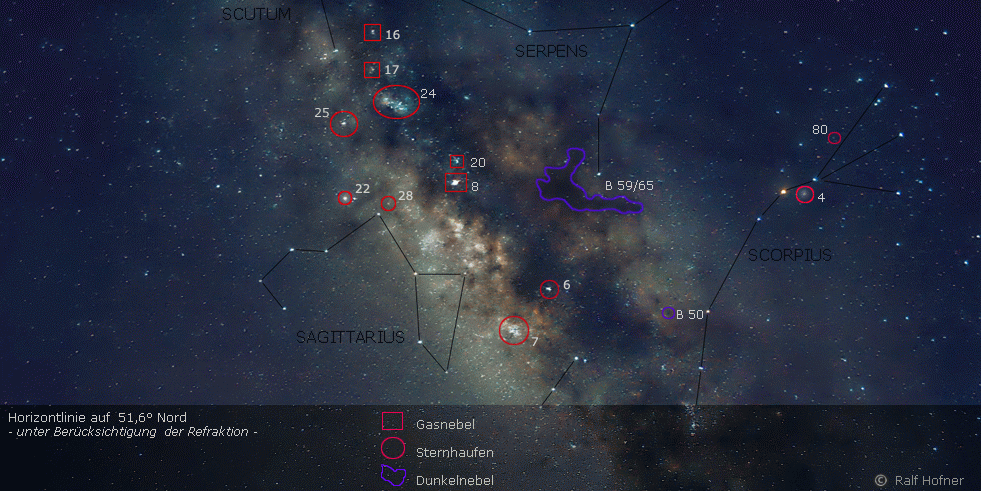Click the square marker labeled 17

click(371, 70)
